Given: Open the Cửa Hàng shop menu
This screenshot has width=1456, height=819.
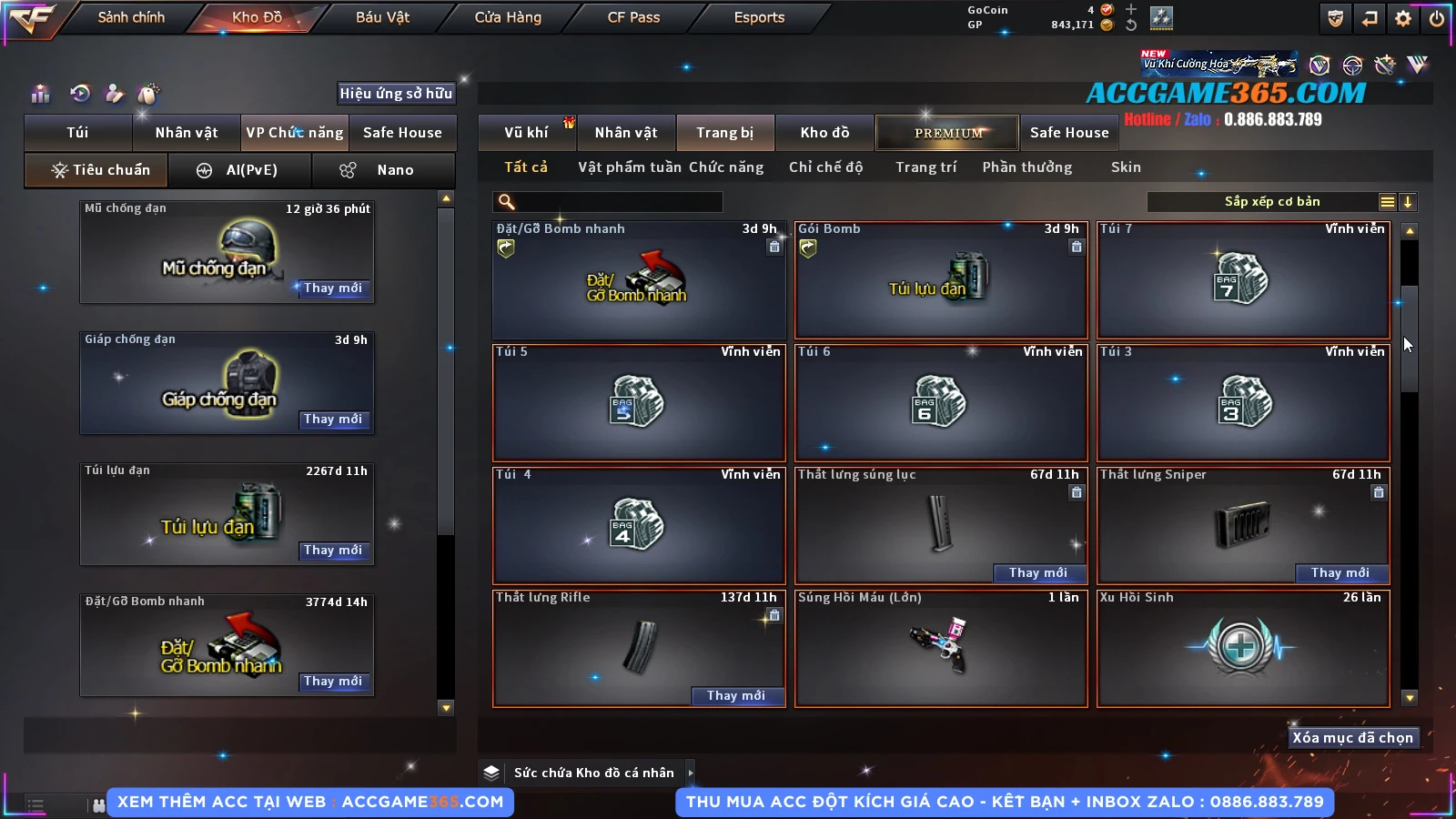Looking at the screenshot, I should point(508,17).
